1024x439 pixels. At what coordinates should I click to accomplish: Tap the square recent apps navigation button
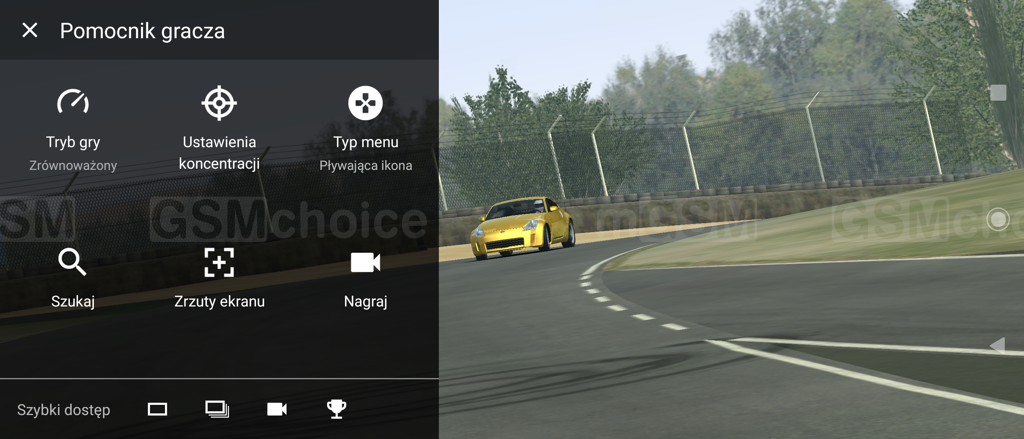point(997,93)
